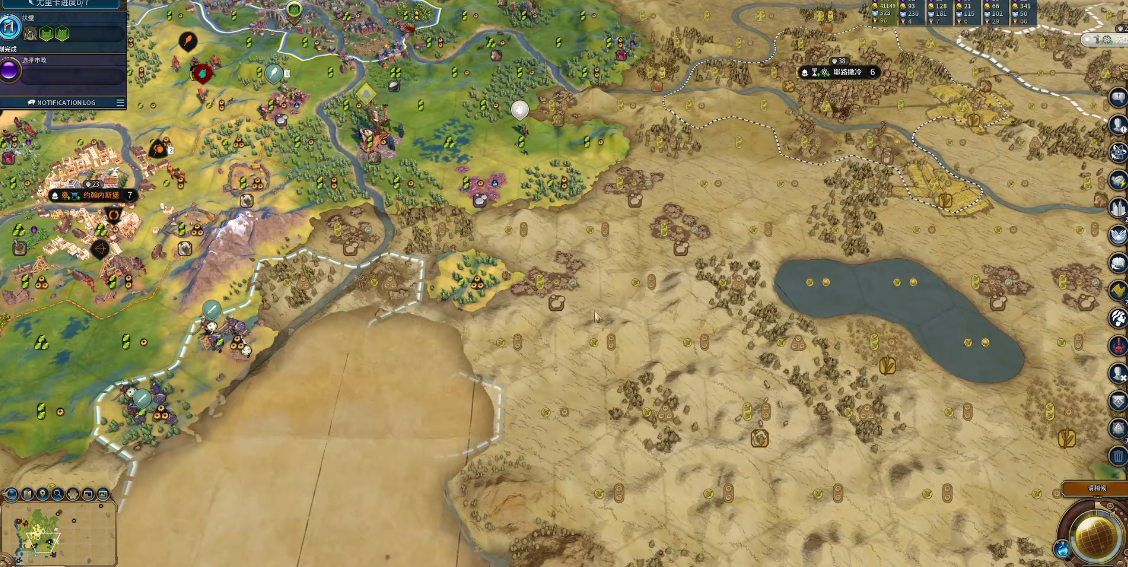Click the notification log hamburger menu
The height and width of the screenshot is (567, 1128).
(x=120, y=102)
